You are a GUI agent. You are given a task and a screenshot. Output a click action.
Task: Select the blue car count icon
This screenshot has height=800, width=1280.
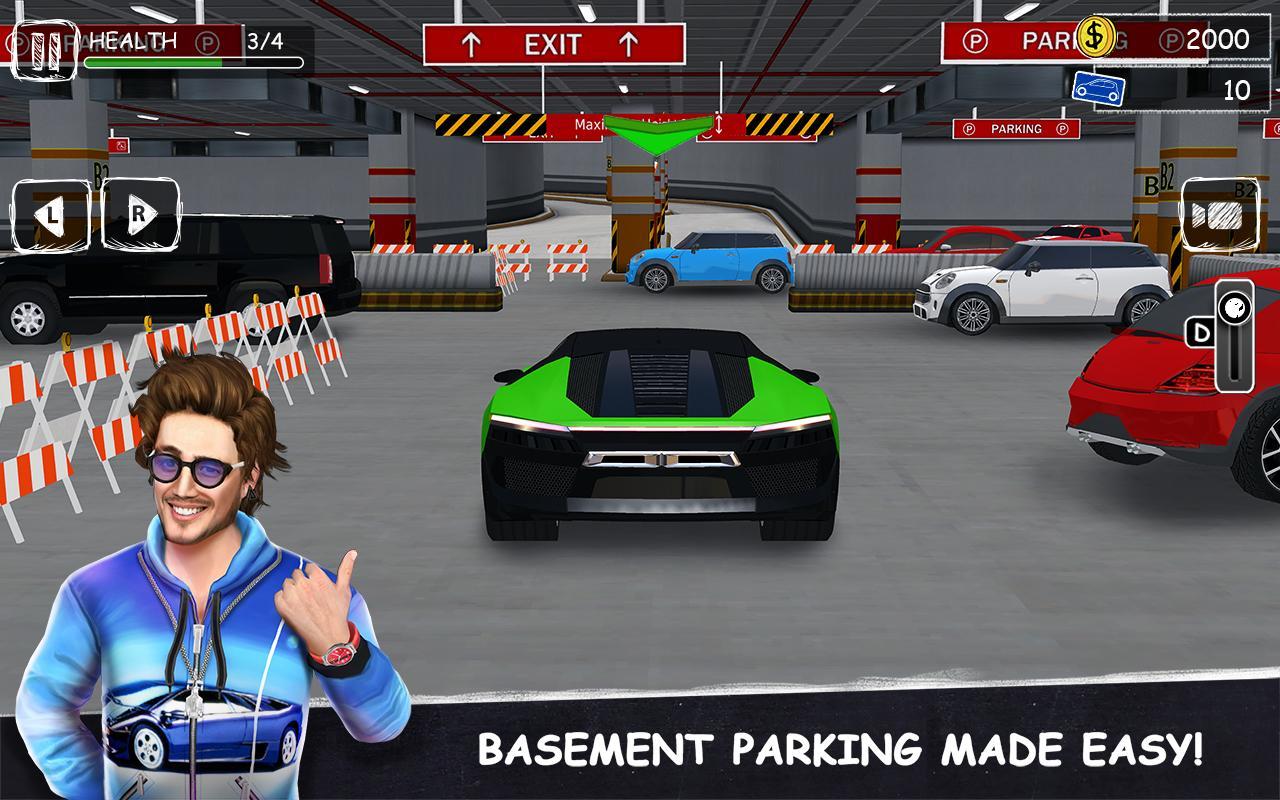[1098, 88]
